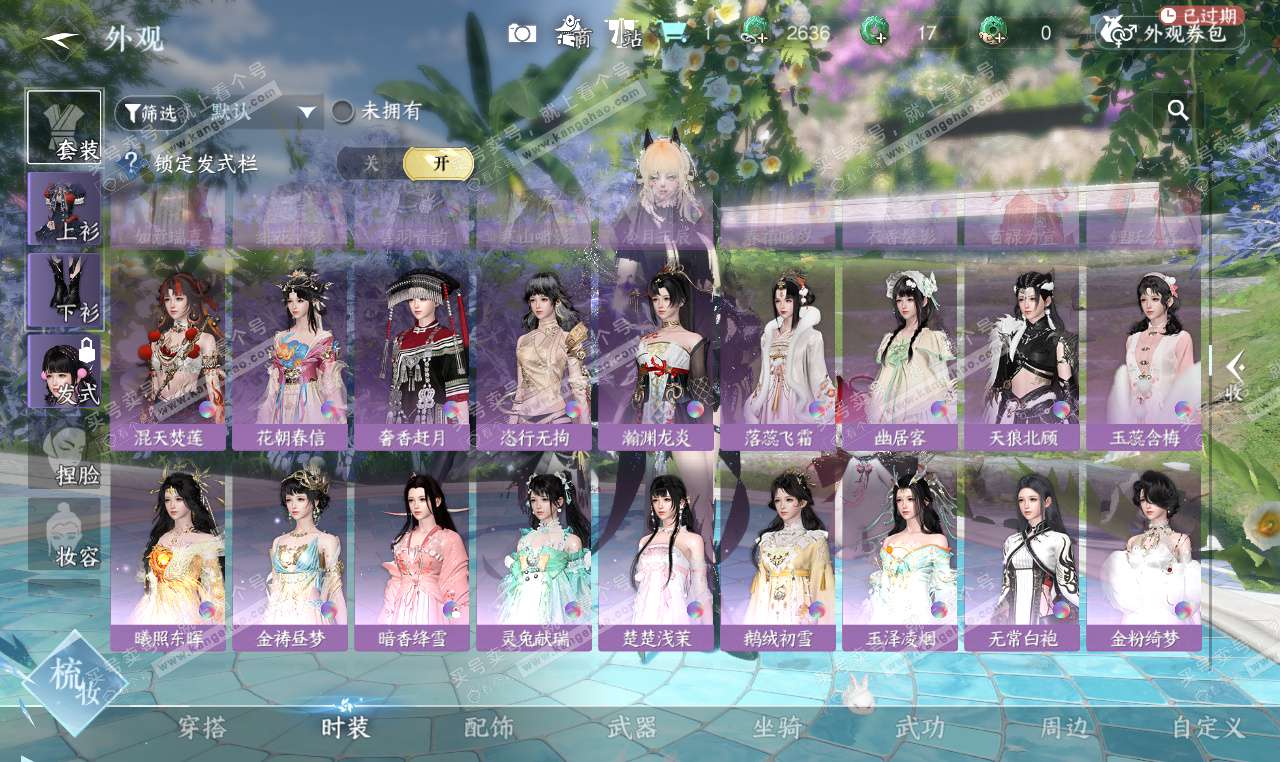This screenshot has height=762, width=1280.
Task: Switch to the 武器 weapon tab
Action: [x=632, y=728]
